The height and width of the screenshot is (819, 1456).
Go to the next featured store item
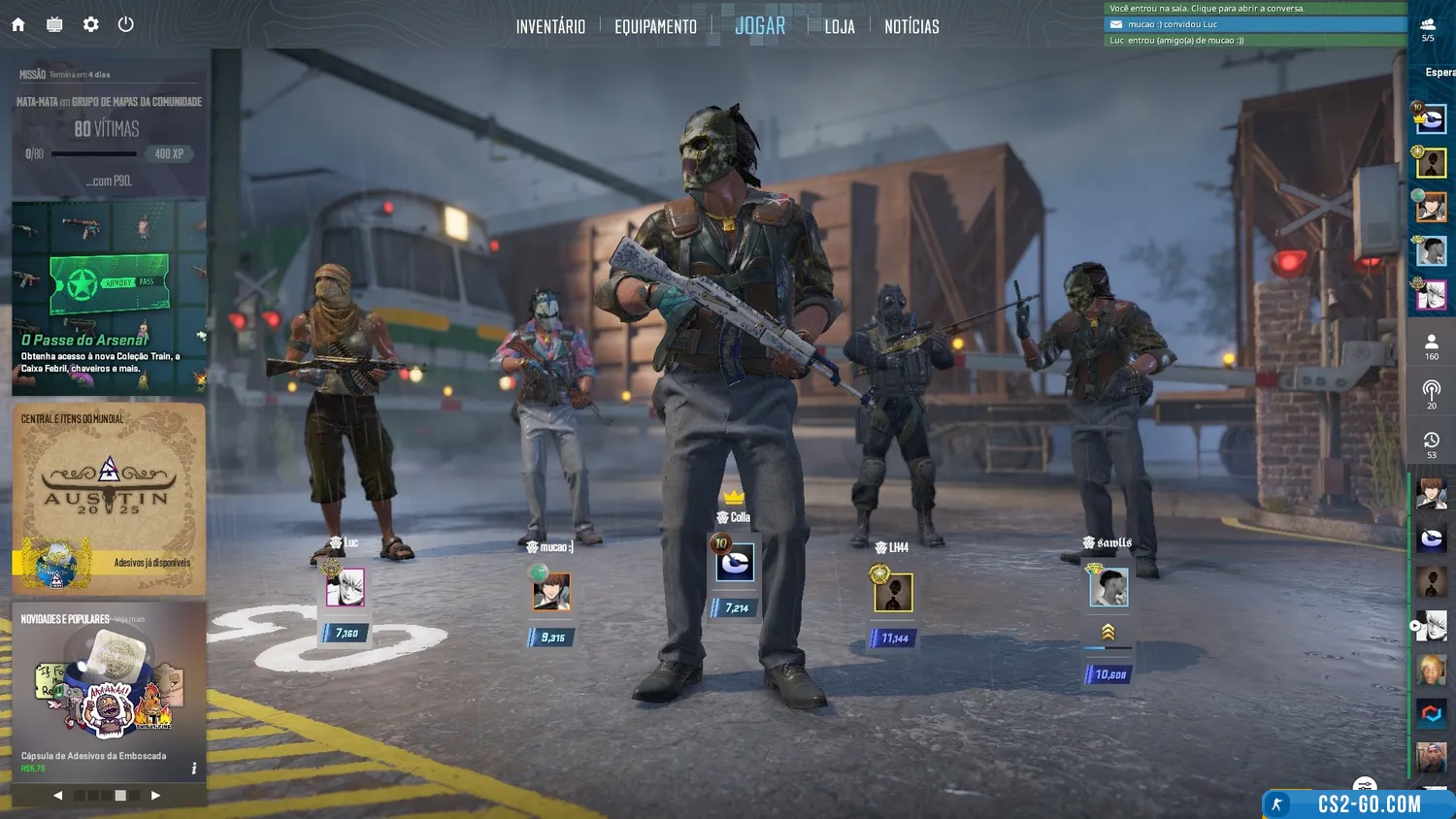click(x=155, y=795)
